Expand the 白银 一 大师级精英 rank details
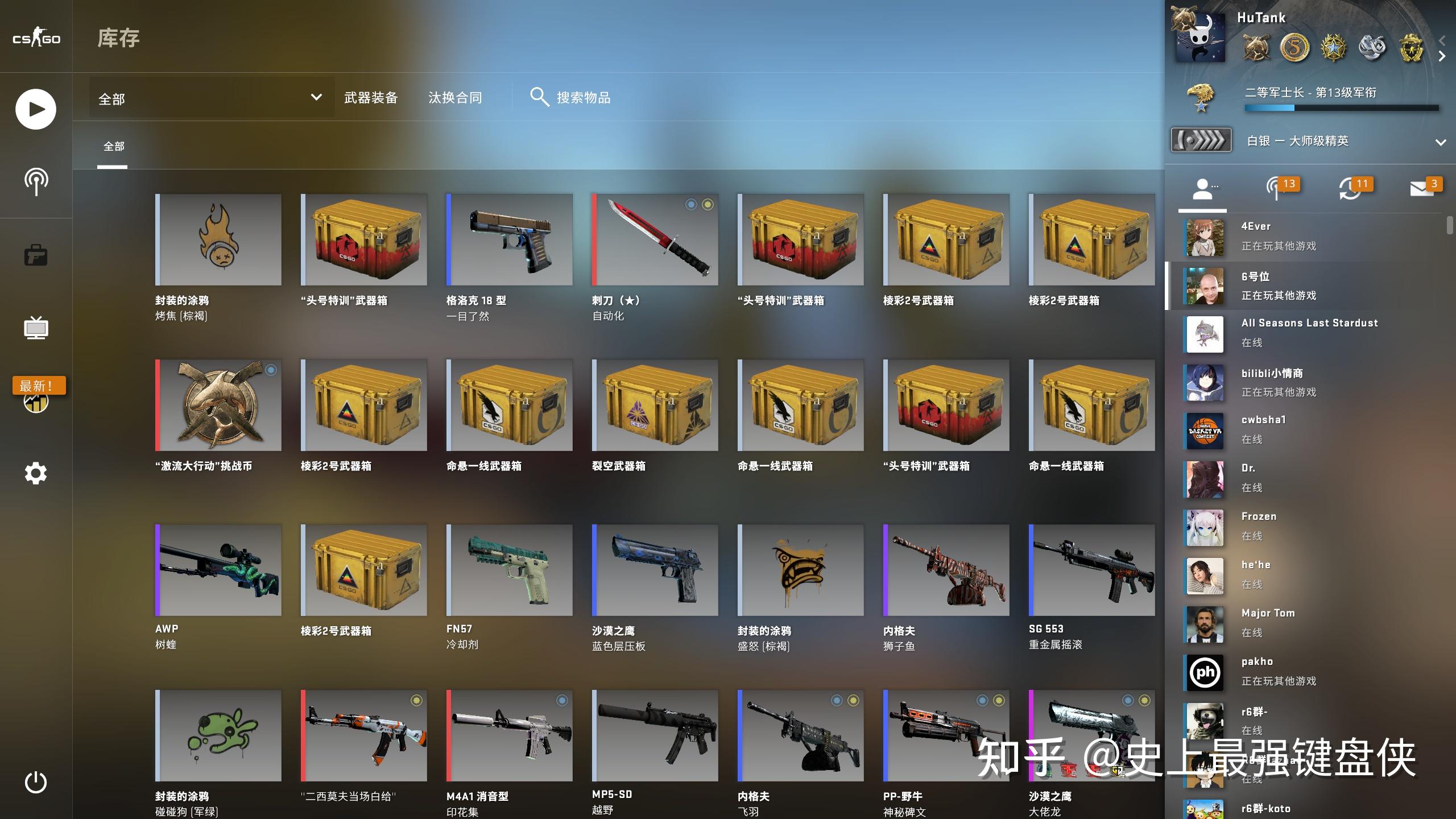Image resolution: width=1456 pixels, height=819 pixels. [x=1440, y=143]
